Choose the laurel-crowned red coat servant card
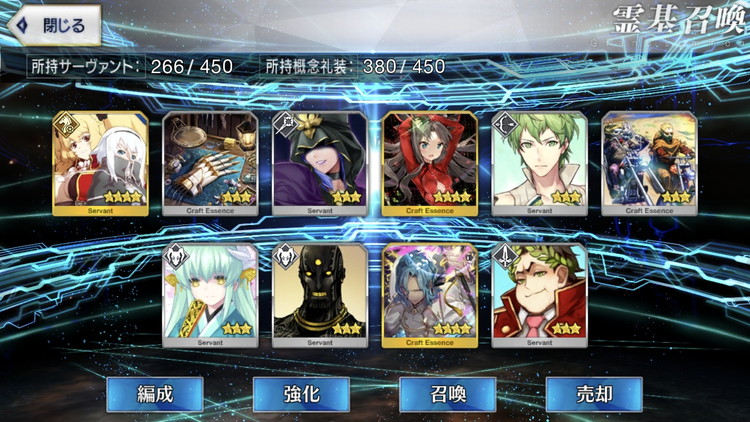750x422 pixels. click(539, 295)
